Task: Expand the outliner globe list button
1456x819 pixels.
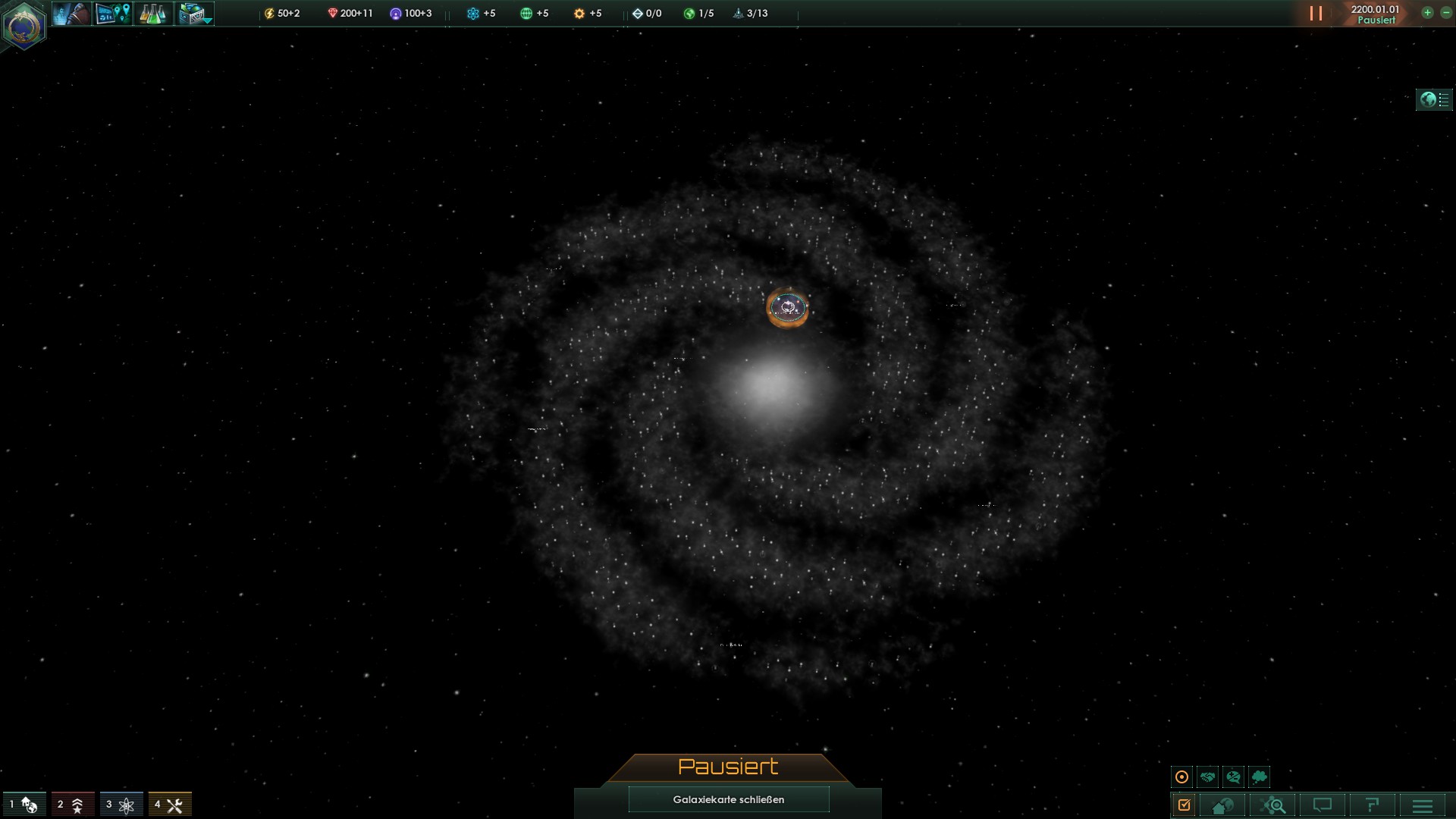Action: (1434, 99)
